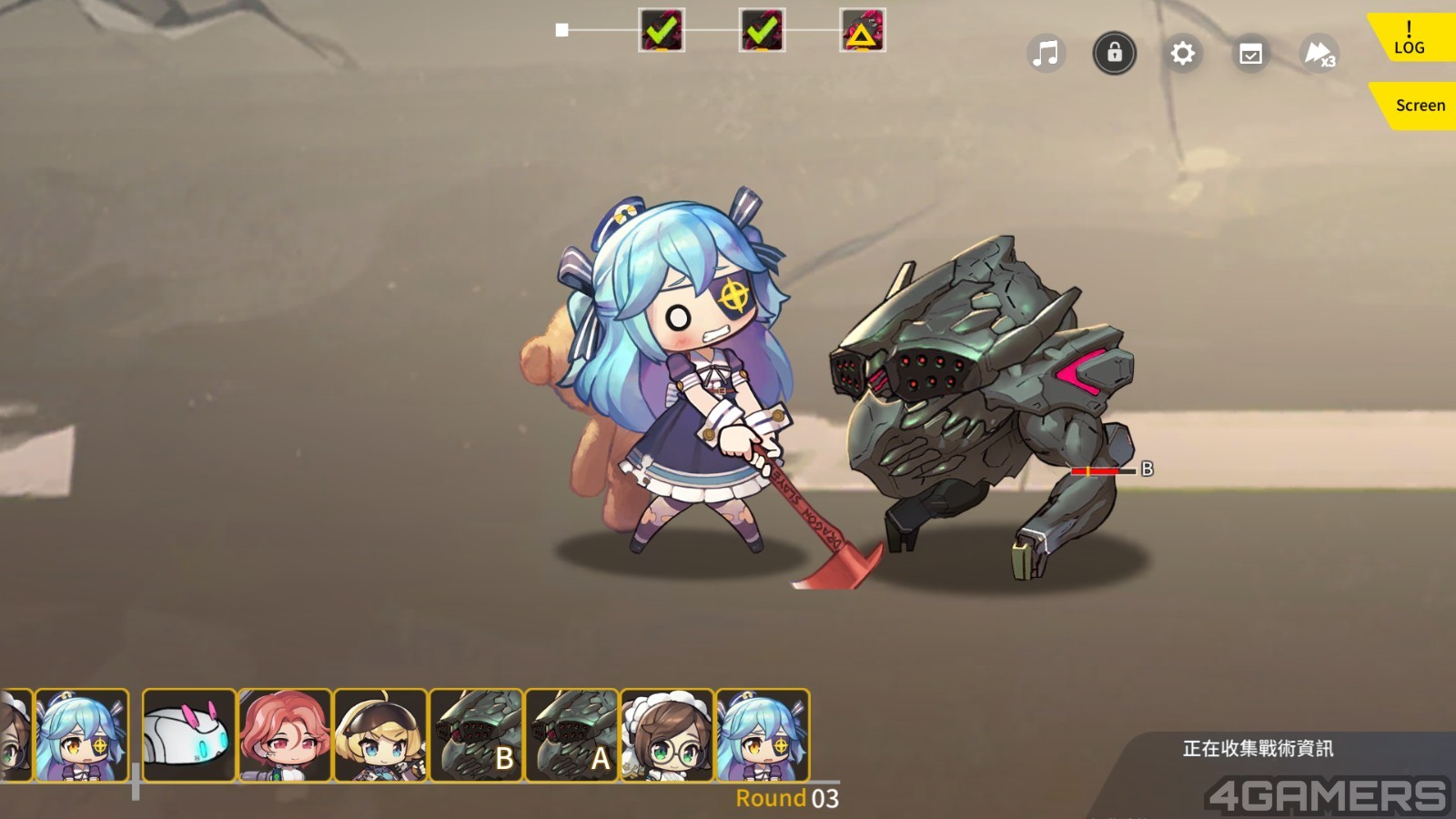1456x819 pixels.
Task: Open the battle LOG panel
Action: point(1410,38)
